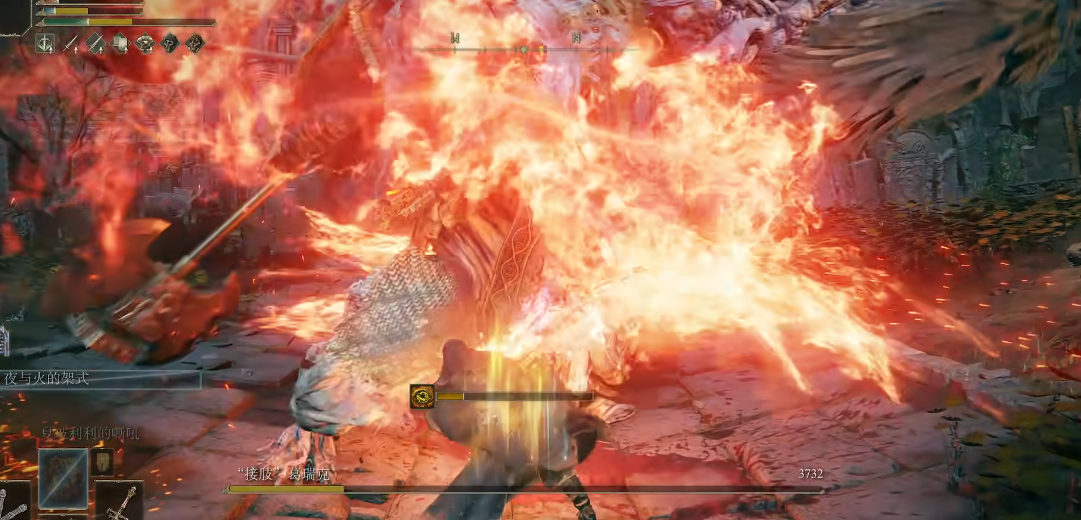Select the right-hand sword weapon slot
Image resolution: width=1081 pixels, height=520 pixels.
119,500
